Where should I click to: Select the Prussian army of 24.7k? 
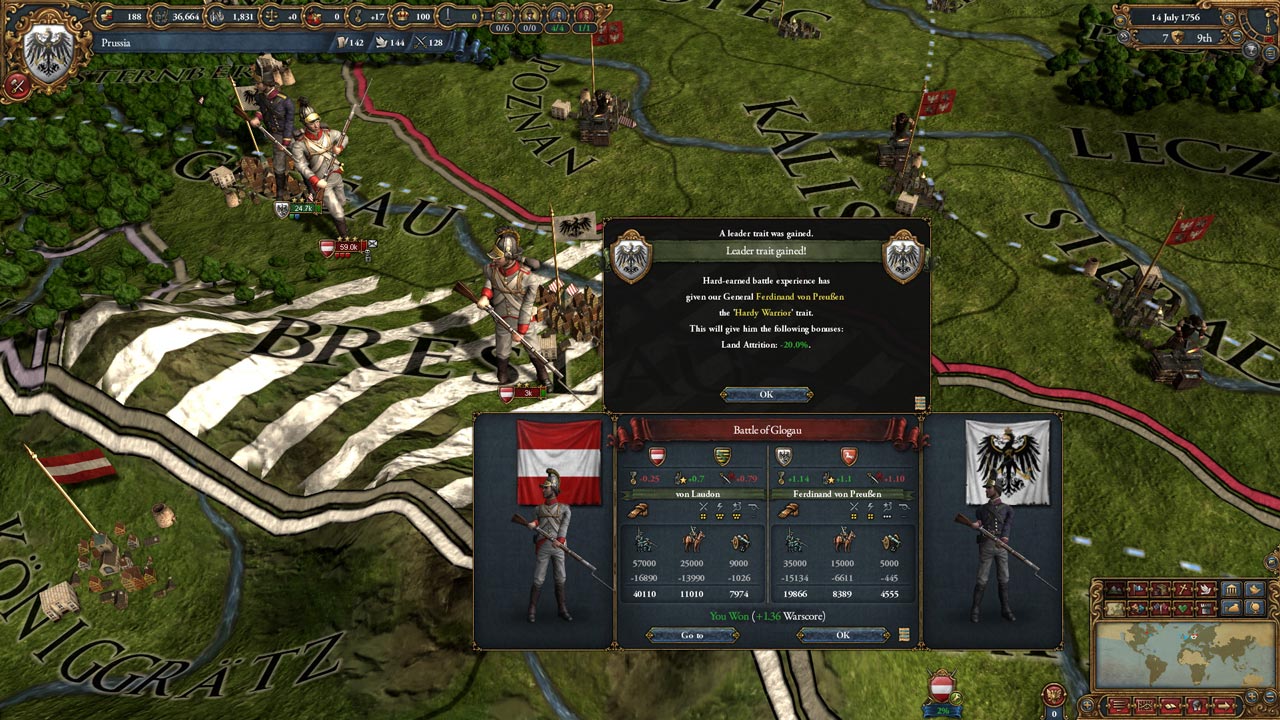(300, 209)
